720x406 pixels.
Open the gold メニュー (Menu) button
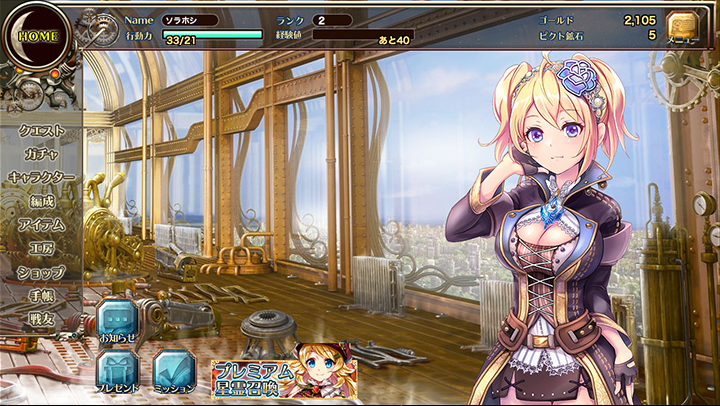[682, 29]
